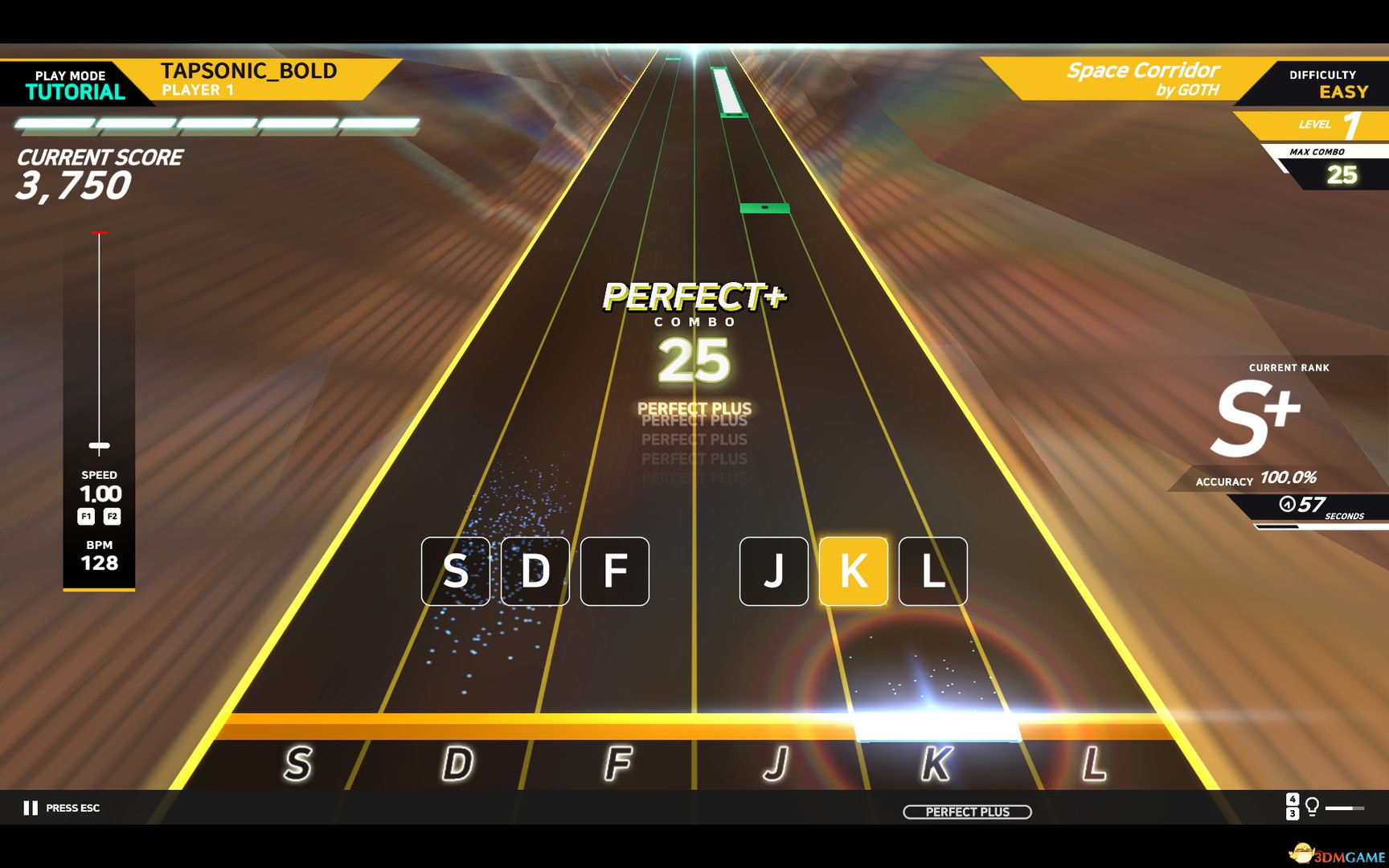Click the timer icon showing 57 seconds
The width and height of the screenshot is (1389, 868).
pos(1288,502)
